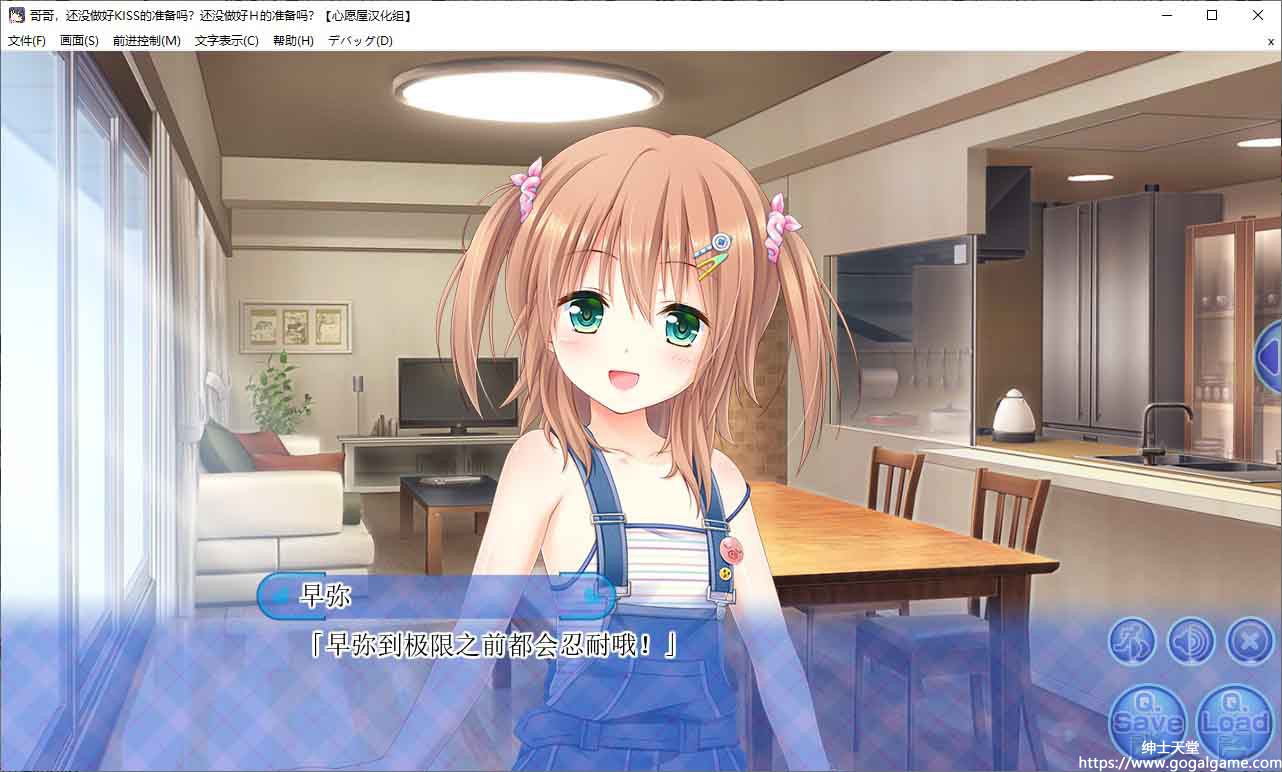1282x772 pixels.
Task: Open the 前进控制(M) menu
Action: pos(147,41)
